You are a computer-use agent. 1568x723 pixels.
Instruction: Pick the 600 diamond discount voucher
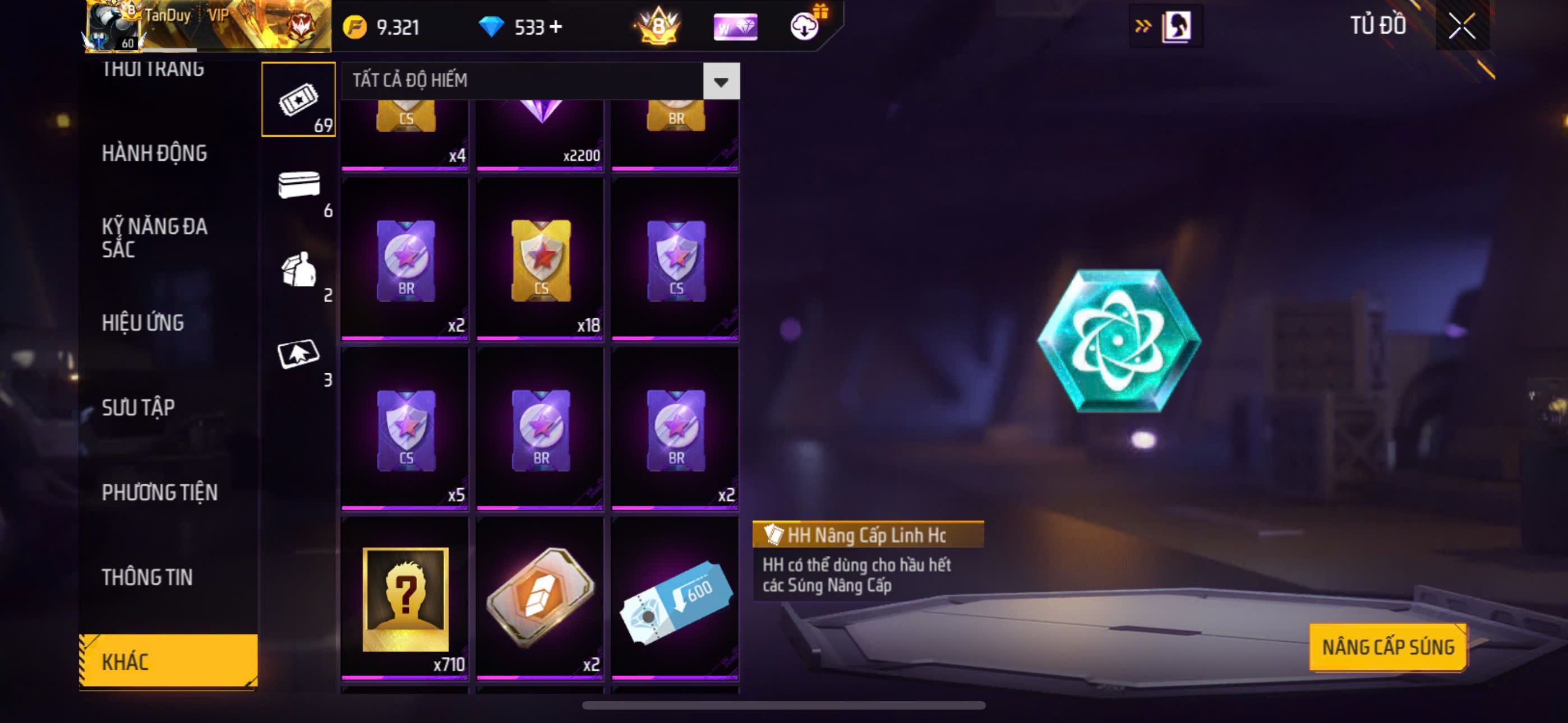point(675,597)
